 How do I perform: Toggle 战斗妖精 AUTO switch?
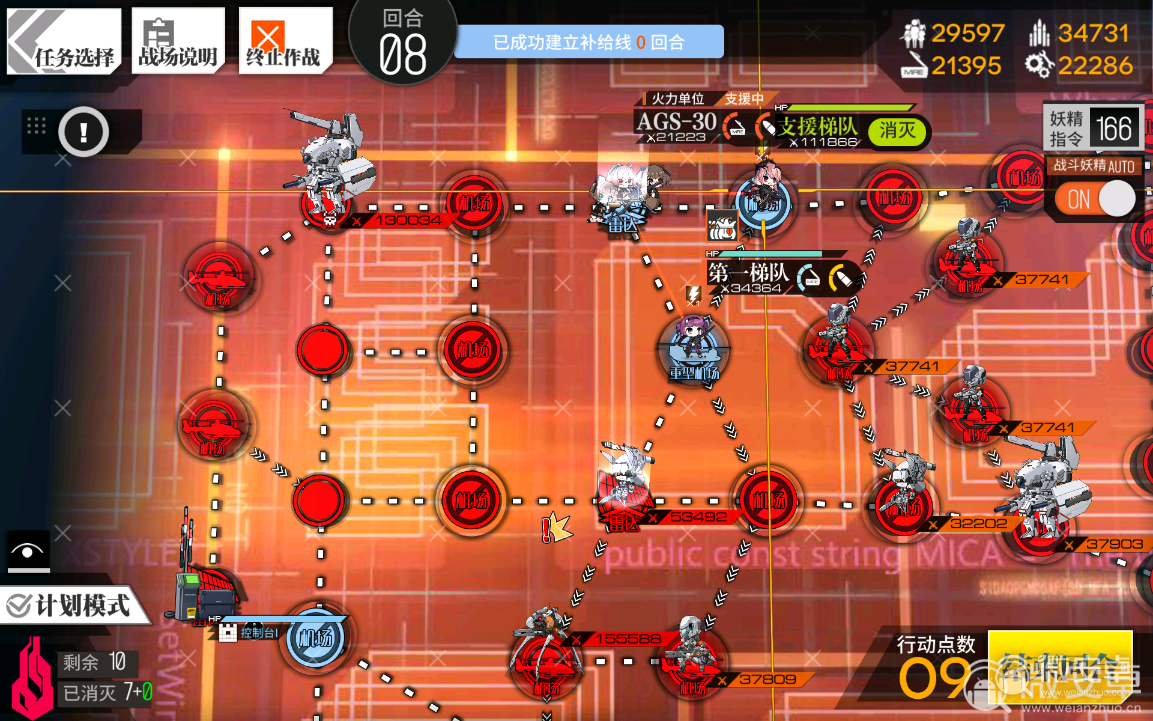pyautogui.click(x=1099, y=199)
